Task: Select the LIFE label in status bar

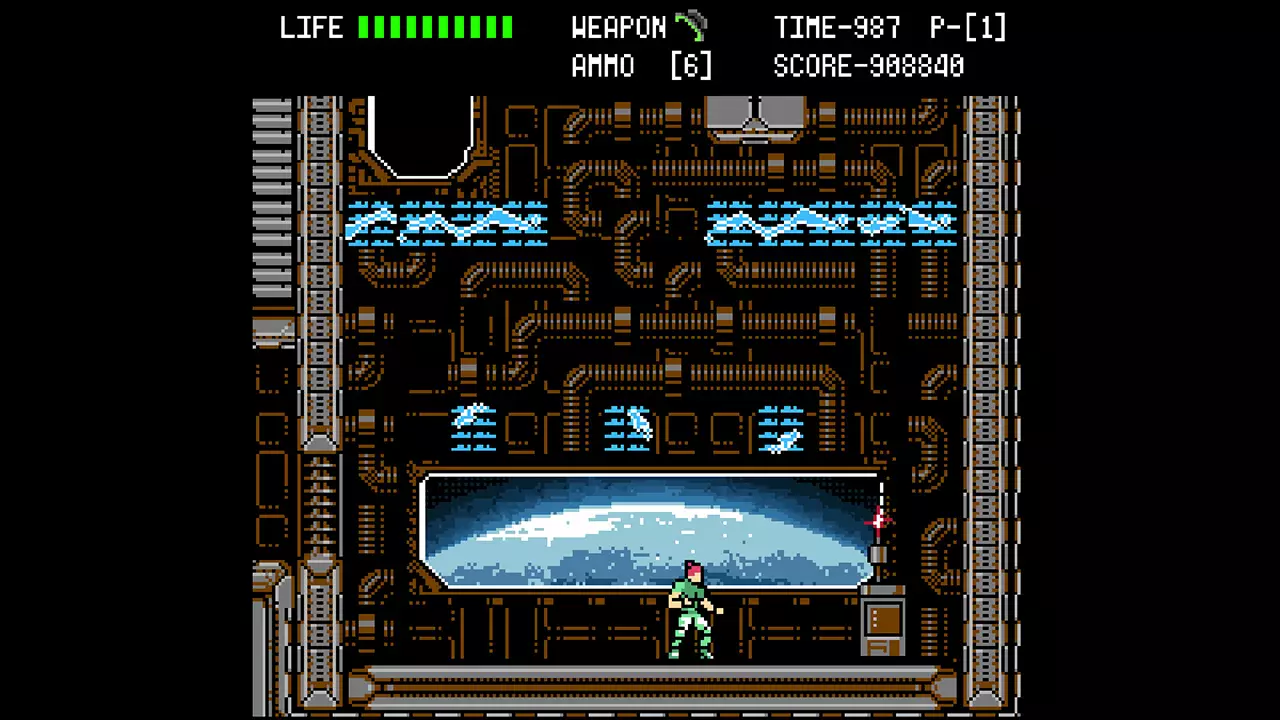Action: (311, 27)
